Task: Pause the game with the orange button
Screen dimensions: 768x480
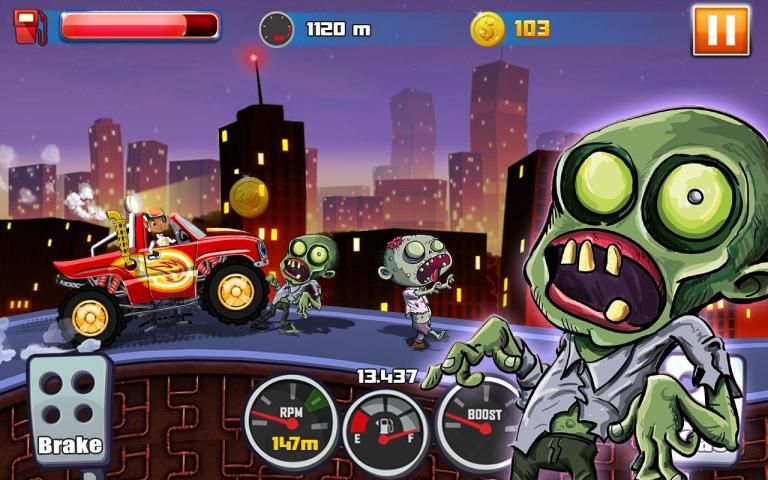Action: 720,30
